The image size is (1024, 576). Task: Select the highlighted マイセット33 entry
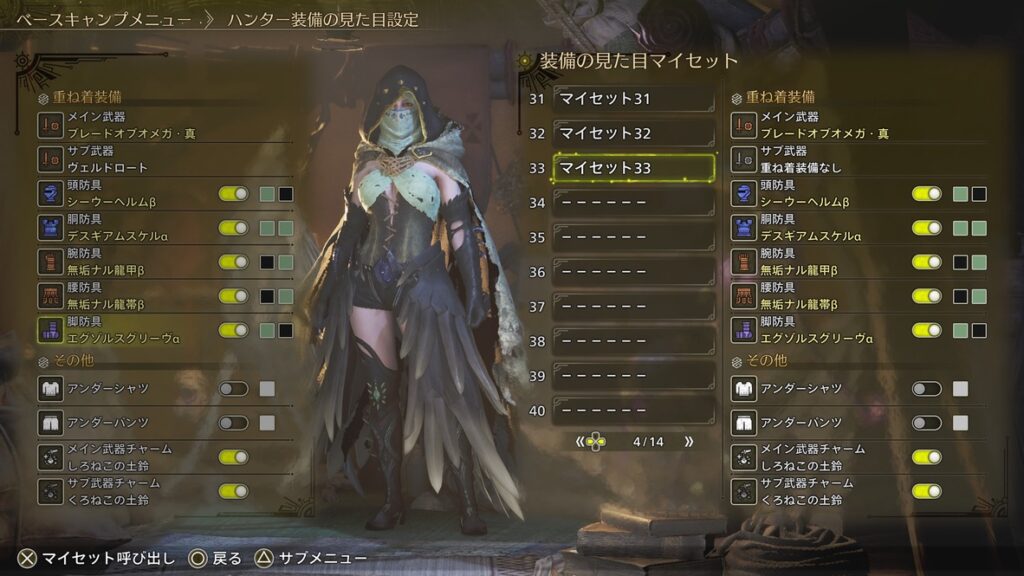pyautogui.click(x=634, y=168)
